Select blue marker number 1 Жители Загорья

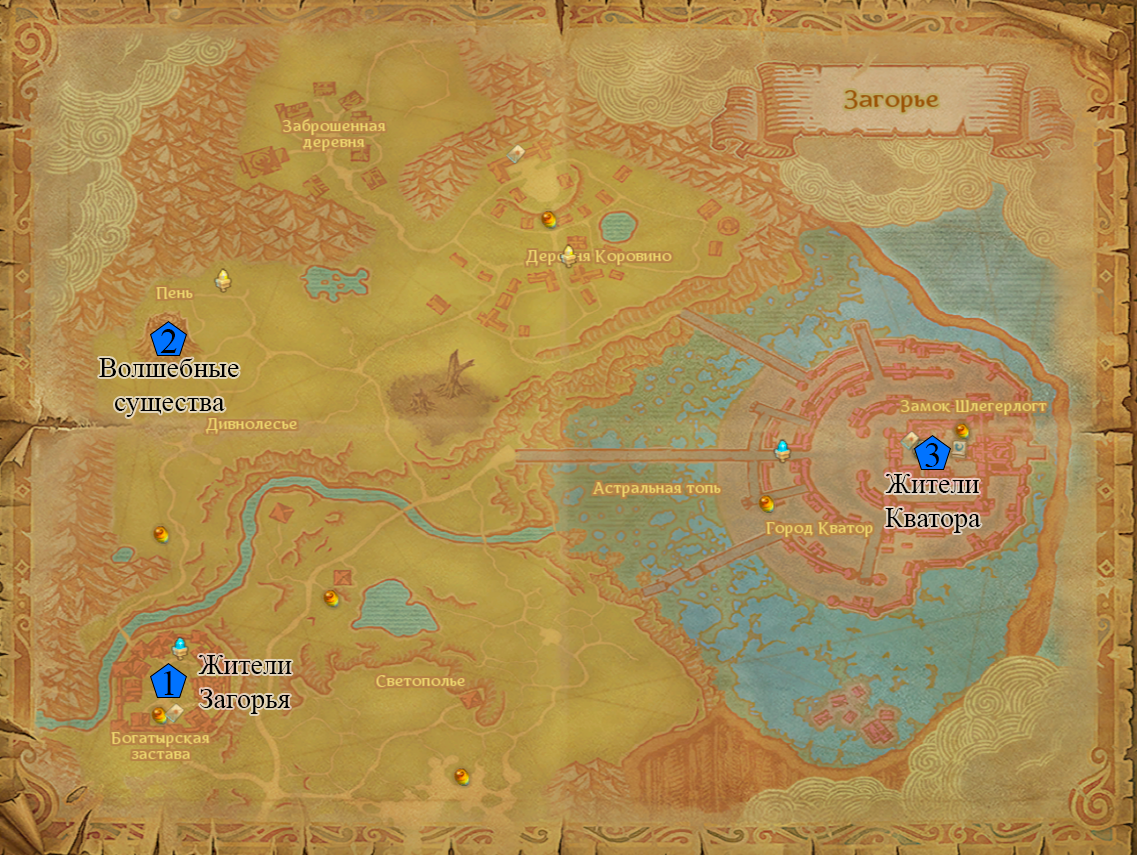tap(168, 681)
